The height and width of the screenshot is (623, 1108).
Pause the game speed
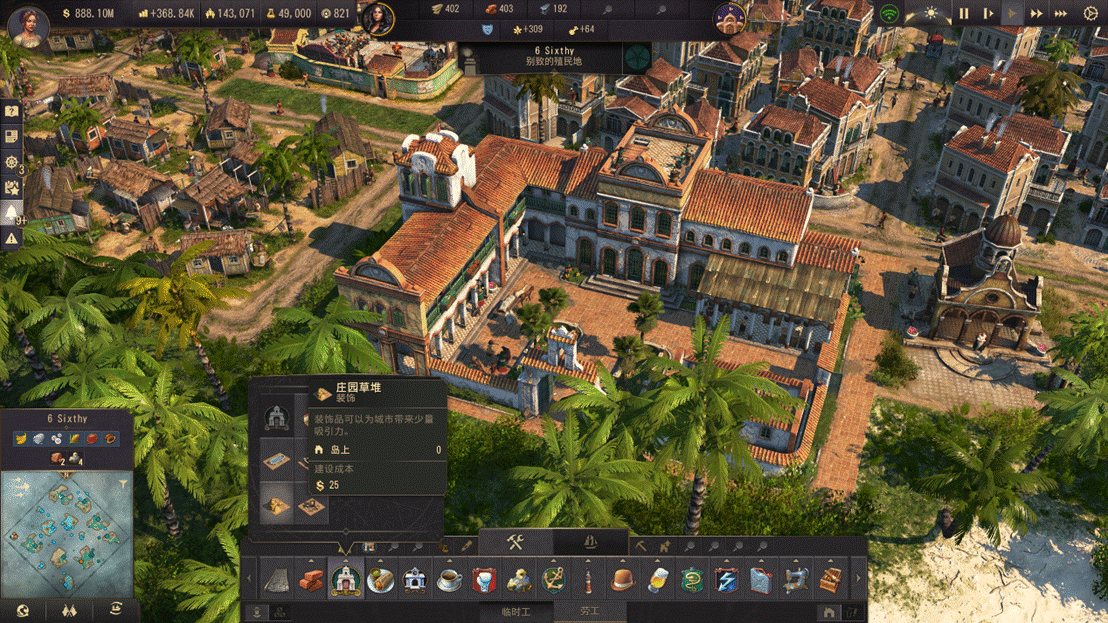pyautogui.click(x=964, y=14)
